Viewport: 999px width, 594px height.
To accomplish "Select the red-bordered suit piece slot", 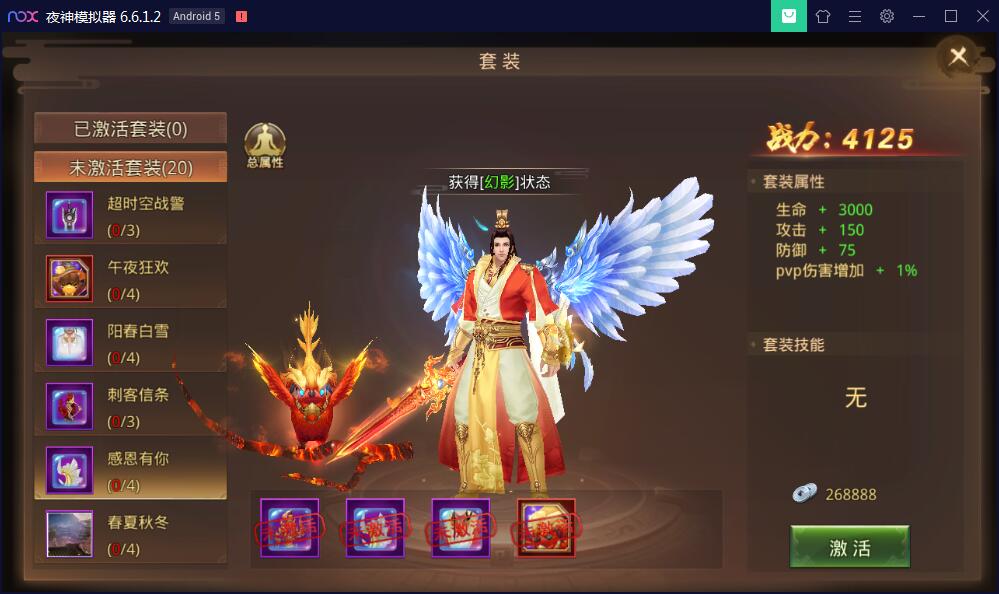I will 546,527.
